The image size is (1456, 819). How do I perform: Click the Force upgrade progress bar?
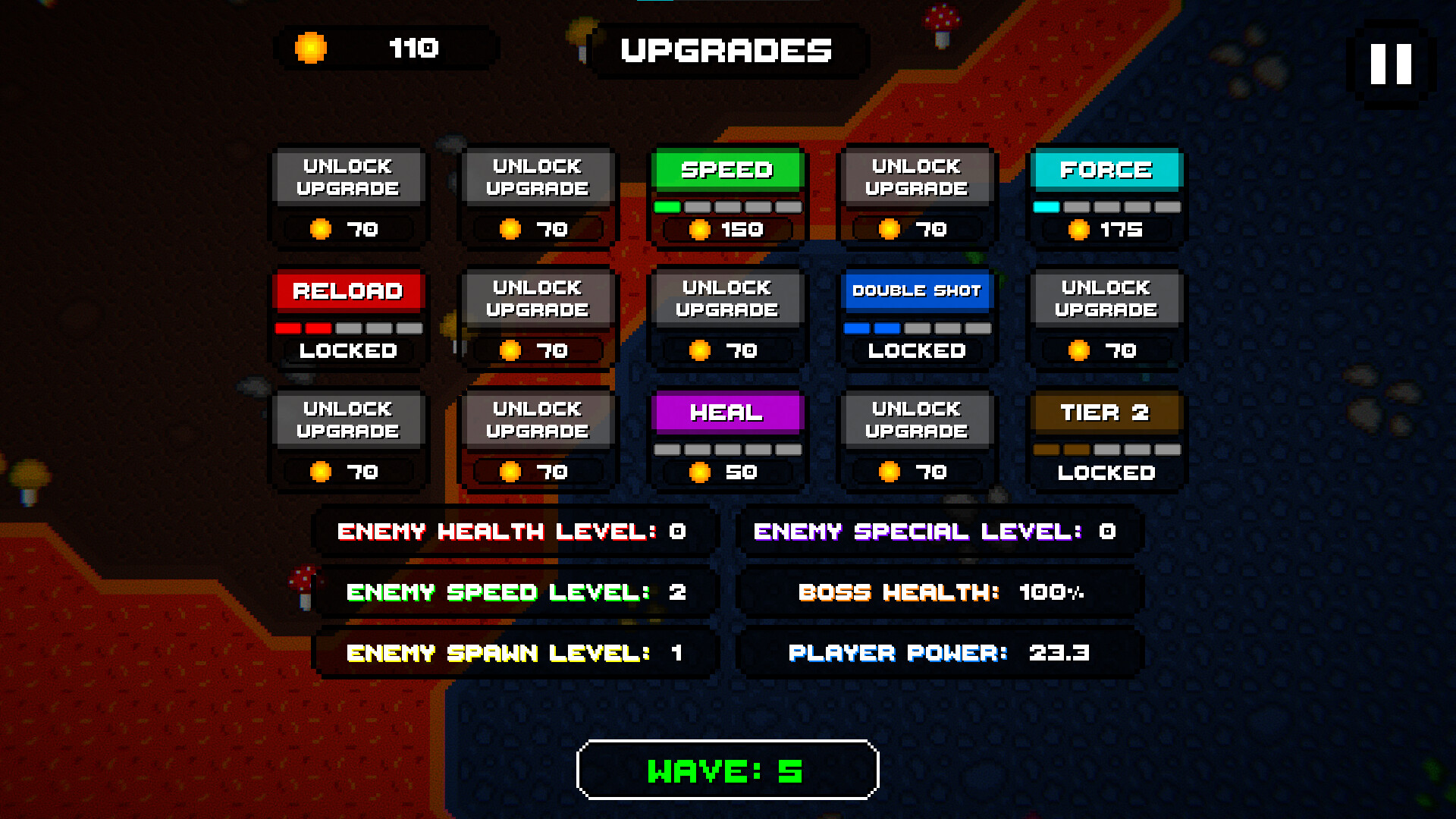point(1106,205)
